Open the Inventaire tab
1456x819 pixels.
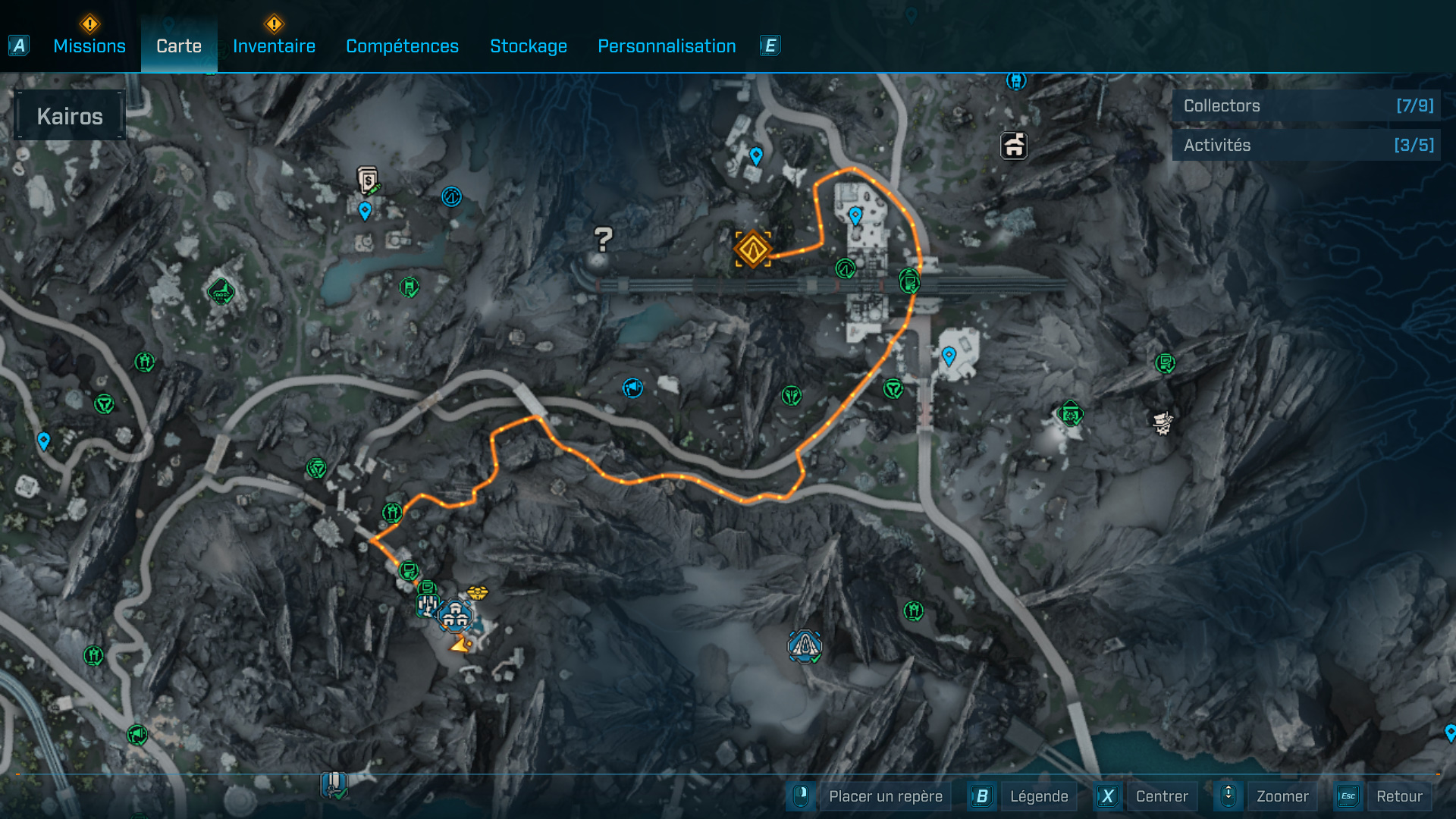pos(274,46)
